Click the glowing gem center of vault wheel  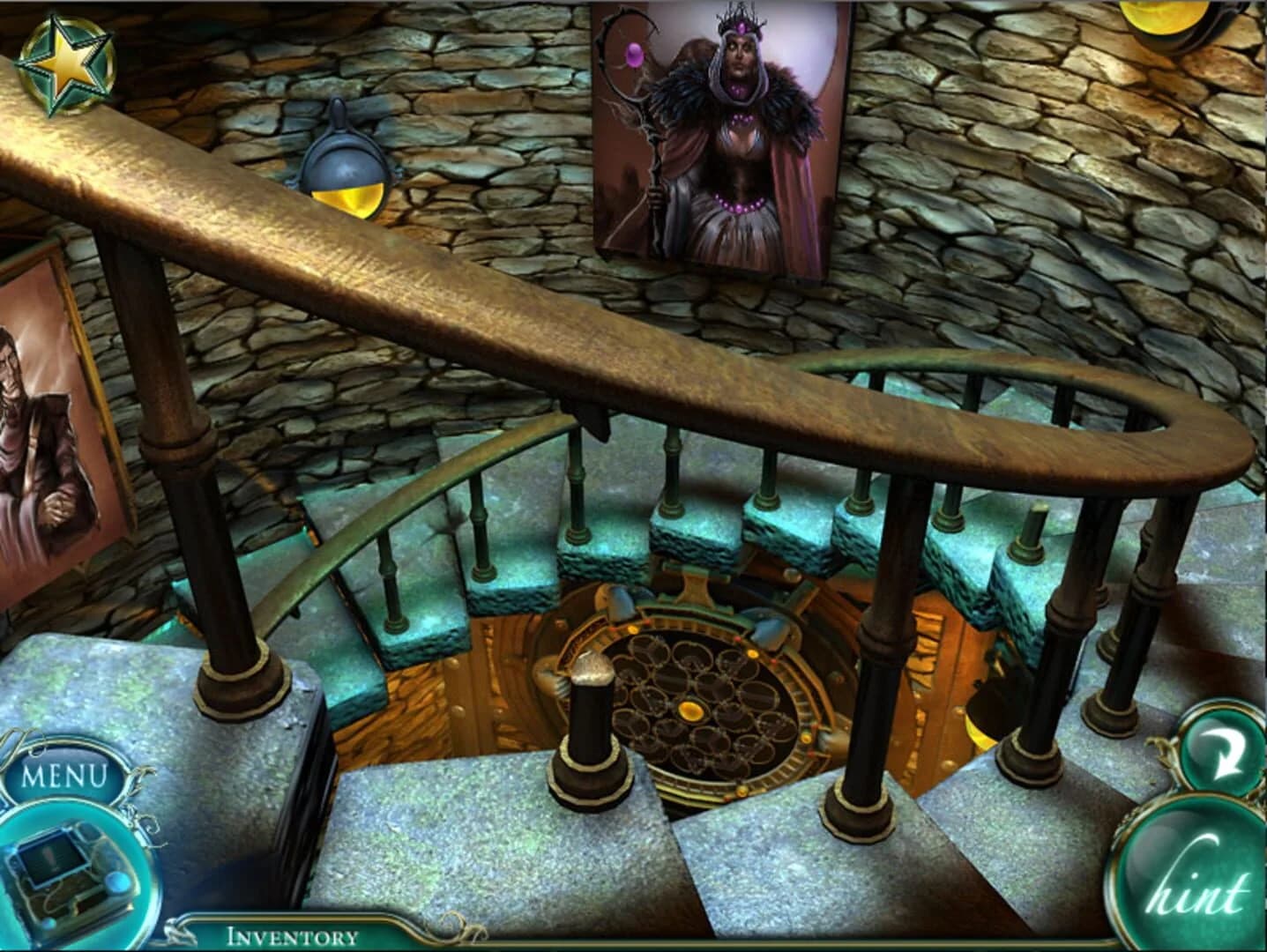[x=692, y=710]
